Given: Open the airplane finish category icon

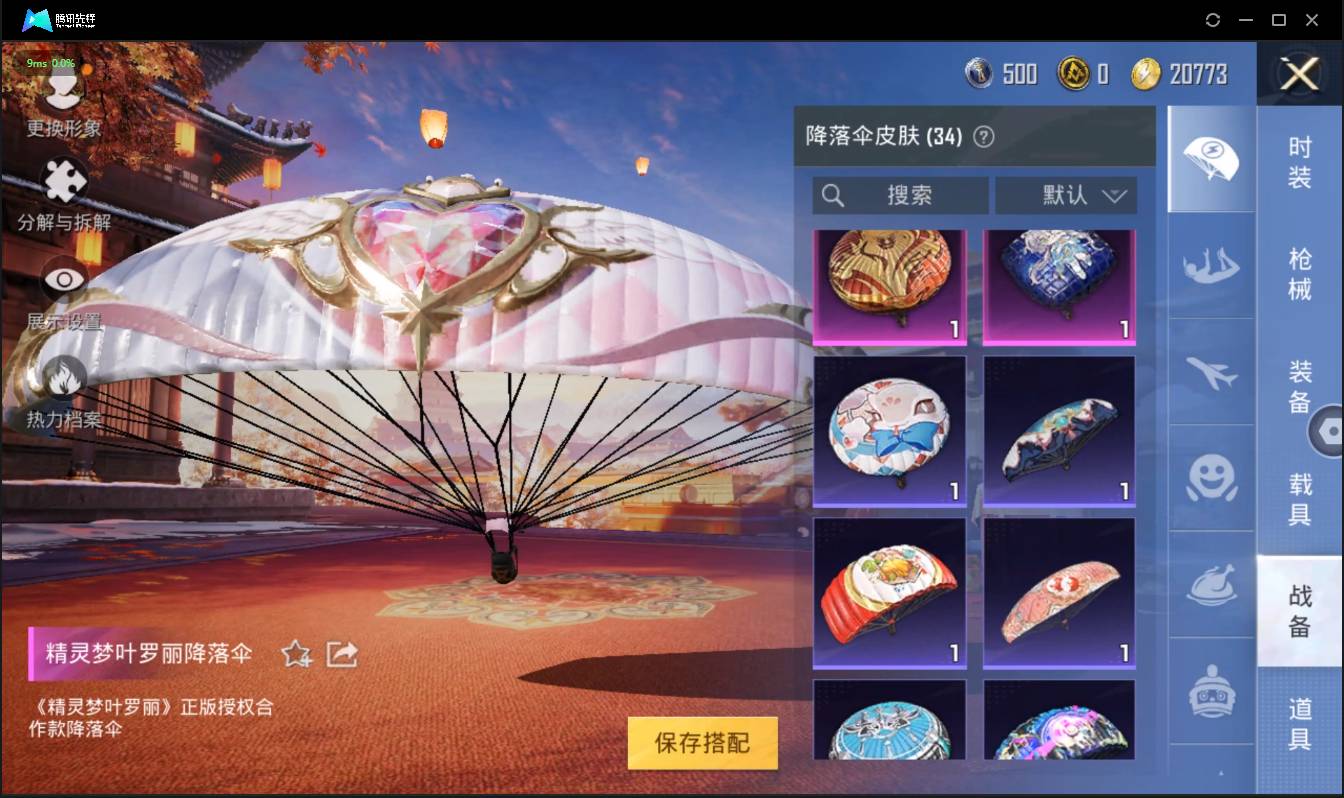Looking at the screenshot, I should coord(1211,375).
